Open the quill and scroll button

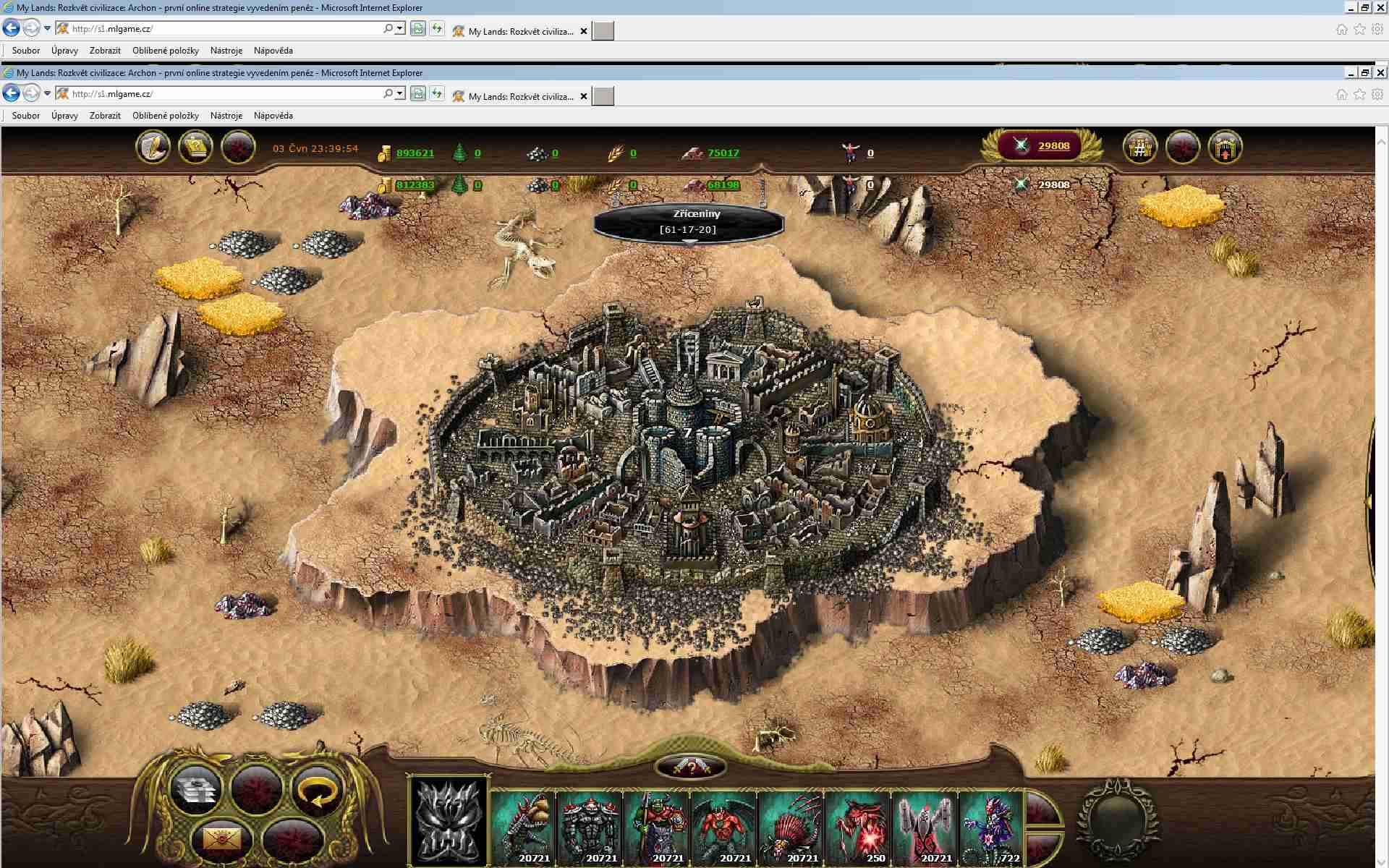pos(153,148)
